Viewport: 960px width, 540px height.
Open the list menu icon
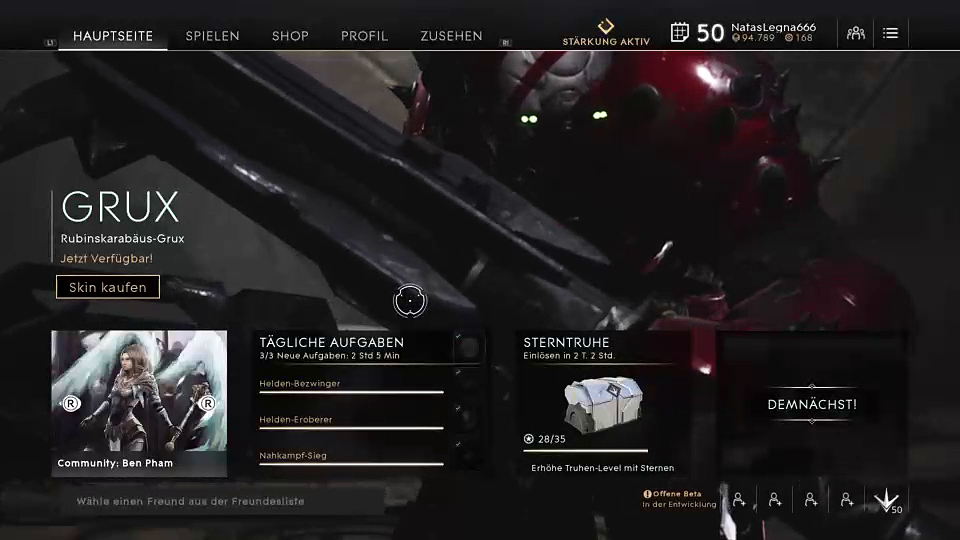890,33
